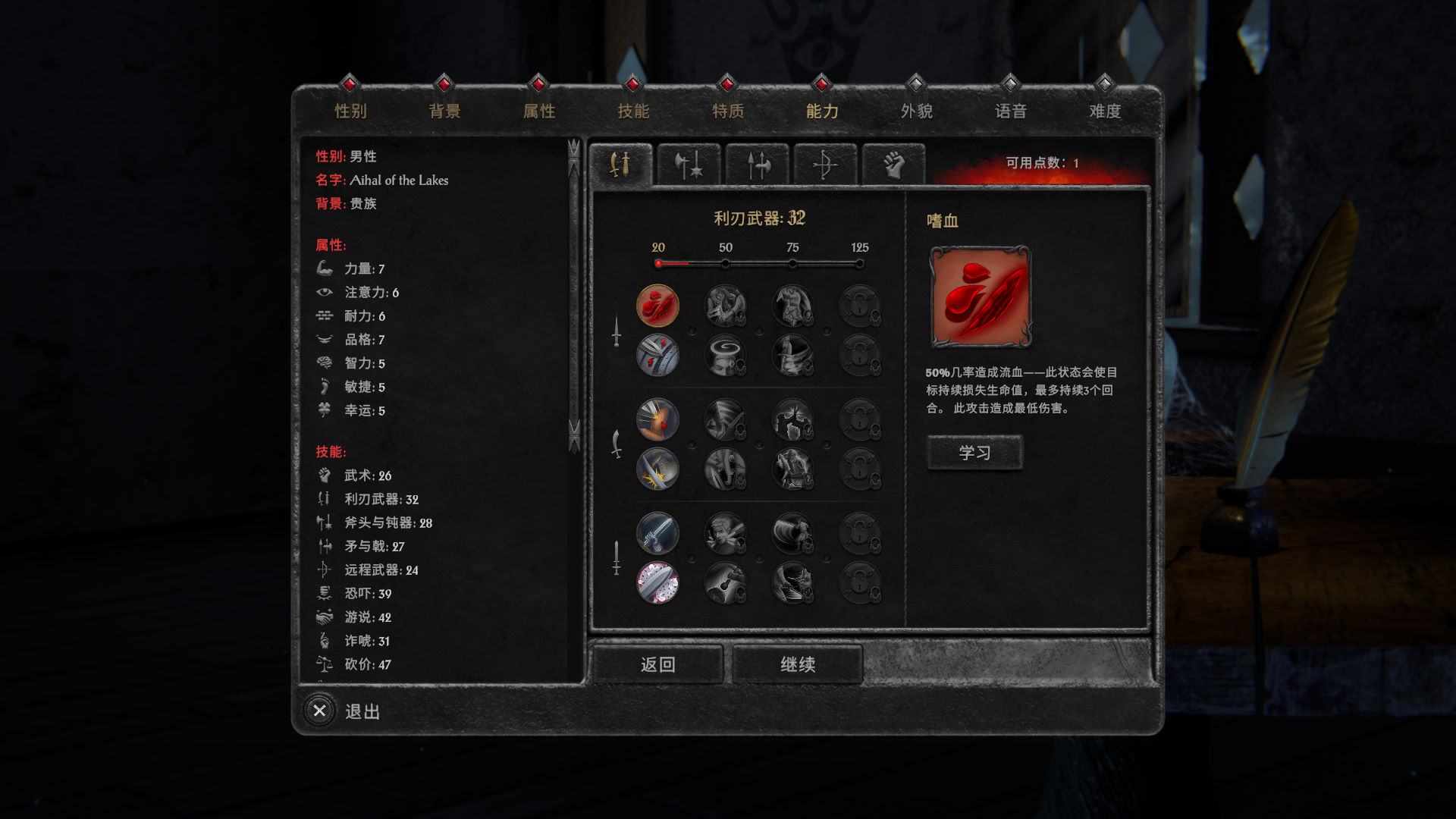Viewport: 1456px width, 819px height.
Task: Click the 125 marker on the skill progress bar
Action: 859,263
